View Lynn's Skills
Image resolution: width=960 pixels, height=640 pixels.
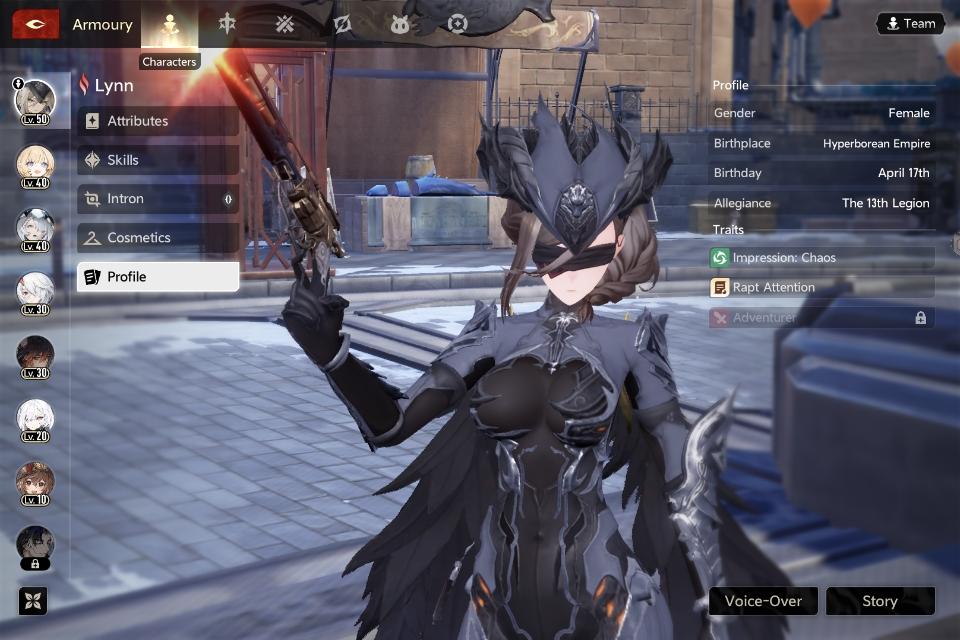[x=158, y=160]
